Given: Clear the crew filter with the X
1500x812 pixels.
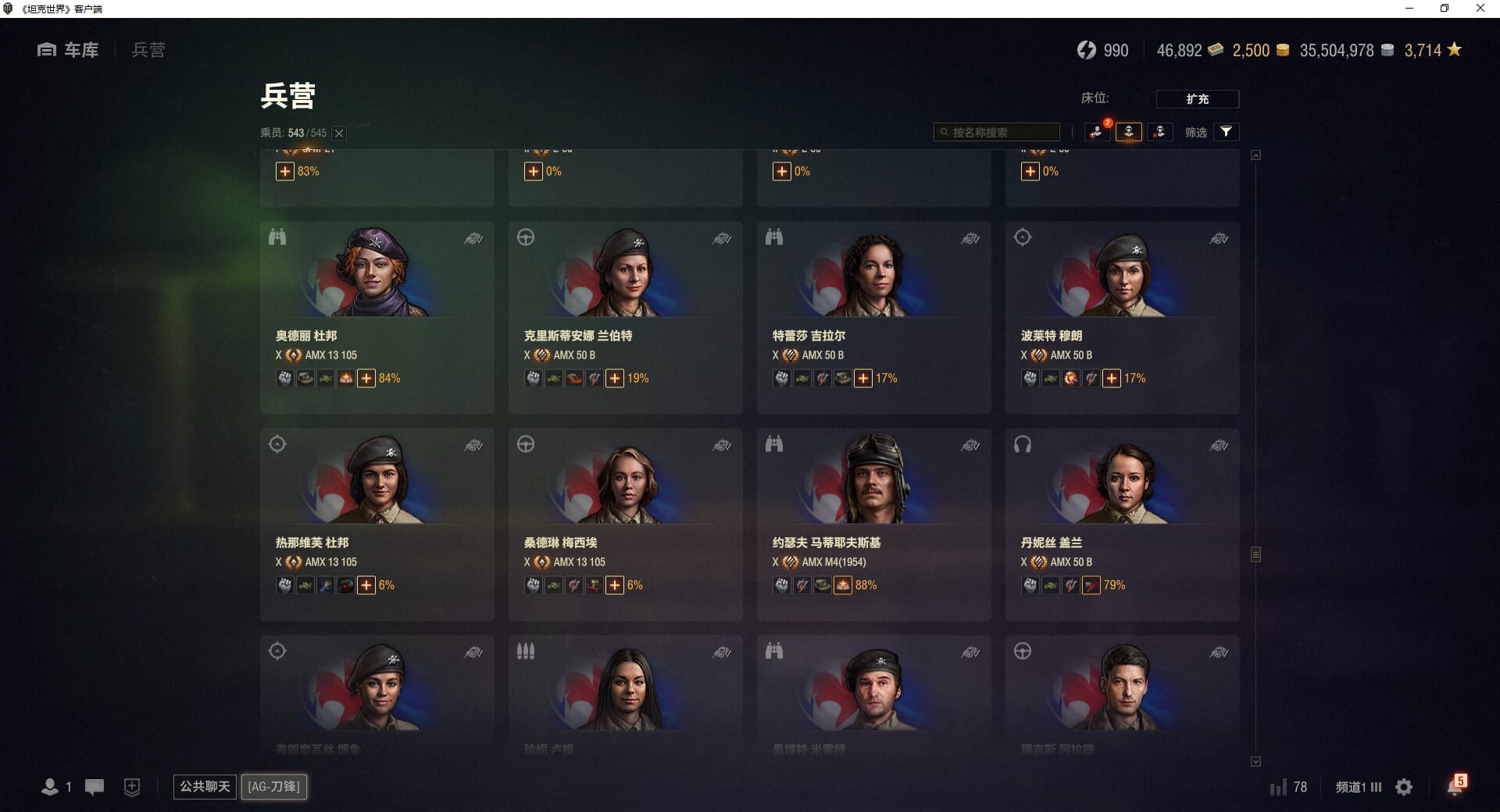Looking at the screenshot, I should click(339, 134).
